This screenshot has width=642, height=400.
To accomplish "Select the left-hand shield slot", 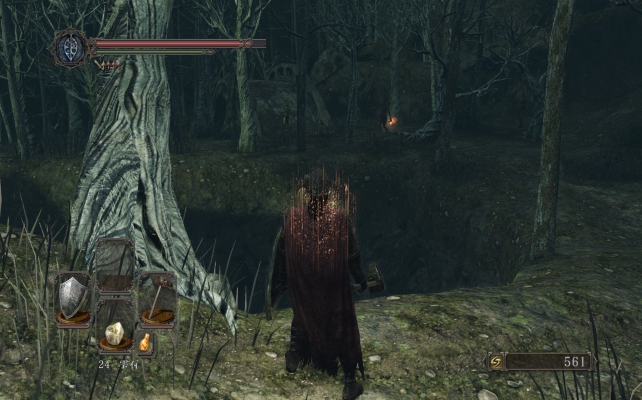I will tap(73, 298).
